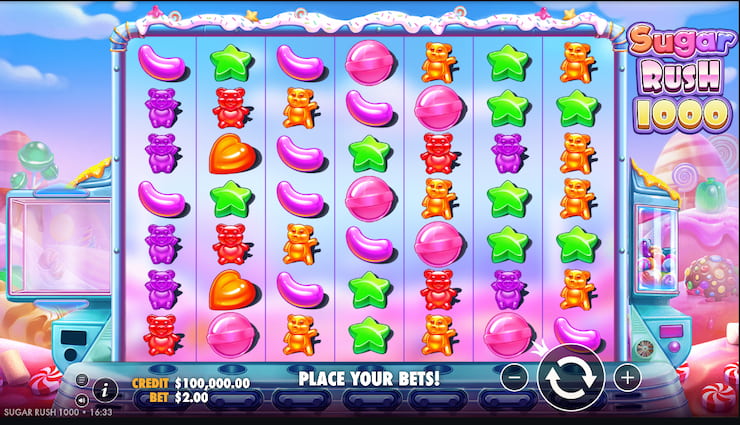The width and height of the screenshot is (740, 425).
Task: Decrease the bet with the minus button
Action: (x=513, y=378)
